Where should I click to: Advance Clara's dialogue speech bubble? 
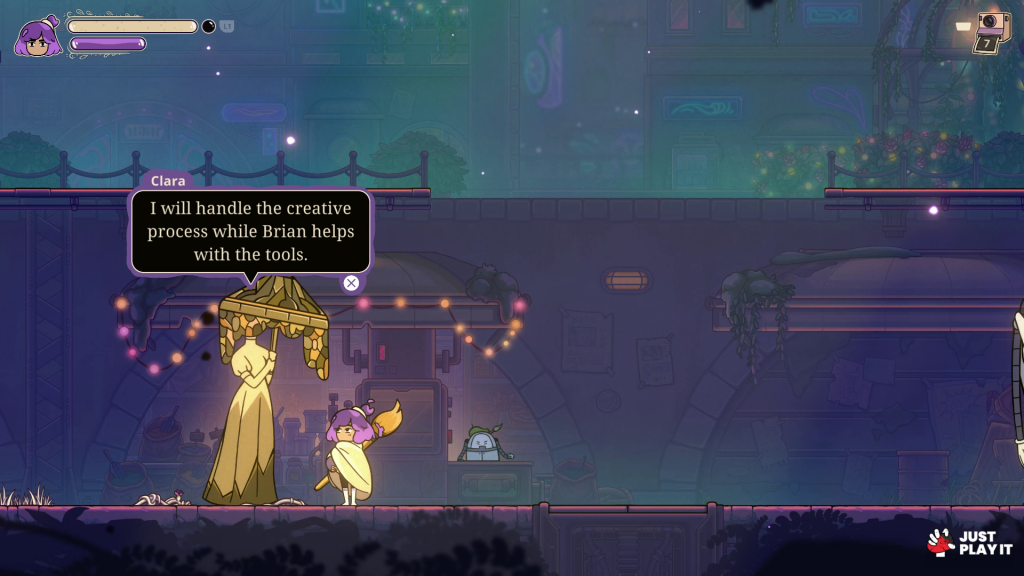pyautogui.click(x=351, y=283)
